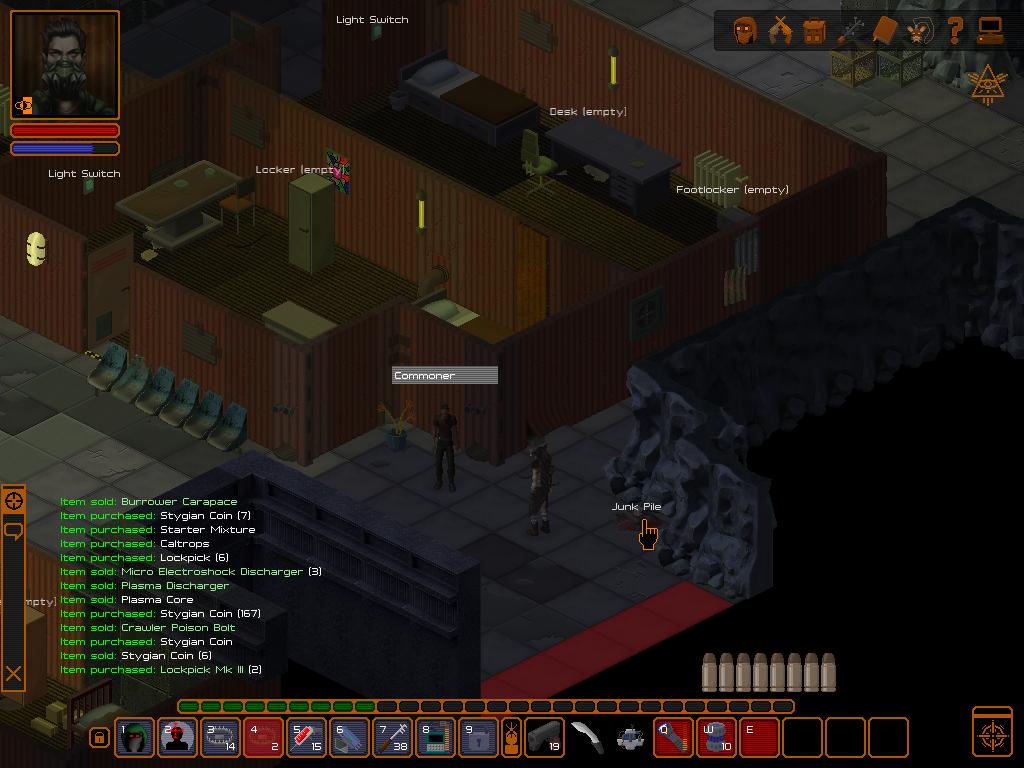
Task: Open the crafting tools icon
Action: (x=850, y=30)
